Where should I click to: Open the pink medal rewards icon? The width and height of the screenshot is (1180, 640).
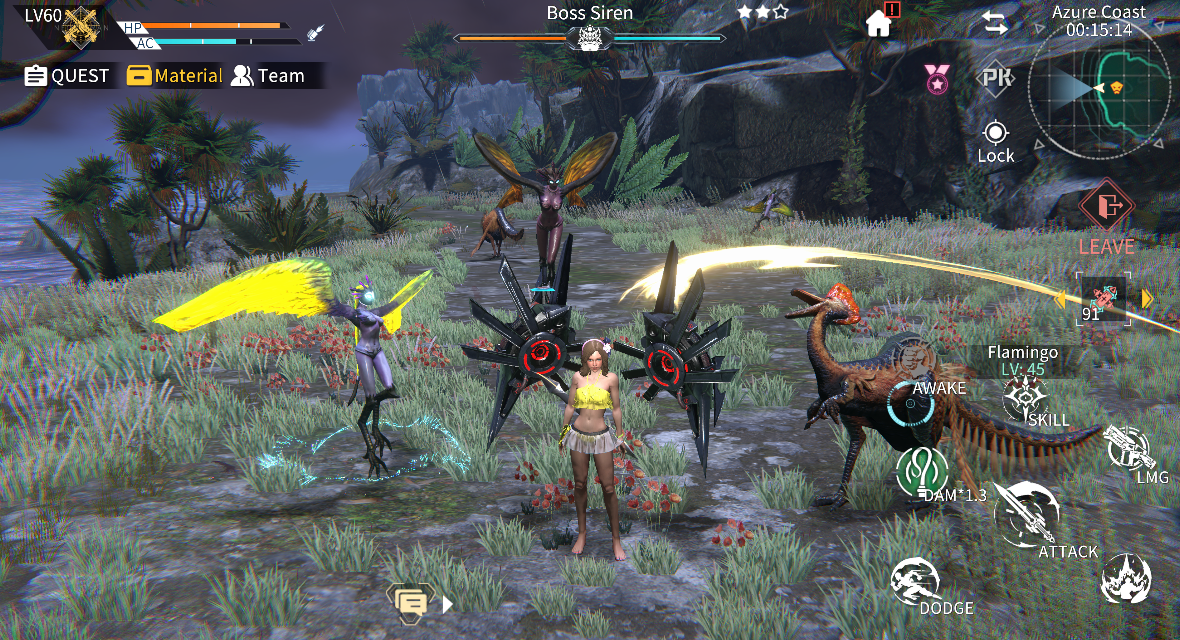click(936, 78)
